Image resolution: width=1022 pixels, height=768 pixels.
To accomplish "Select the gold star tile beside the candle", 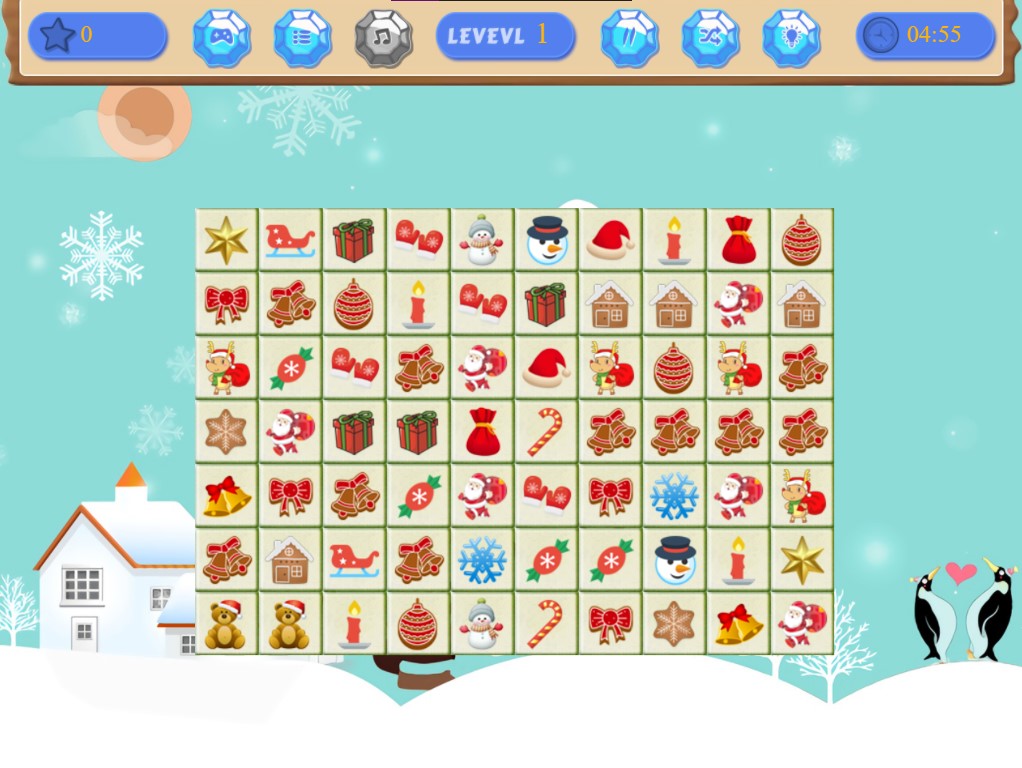I will tap(802, 560).
